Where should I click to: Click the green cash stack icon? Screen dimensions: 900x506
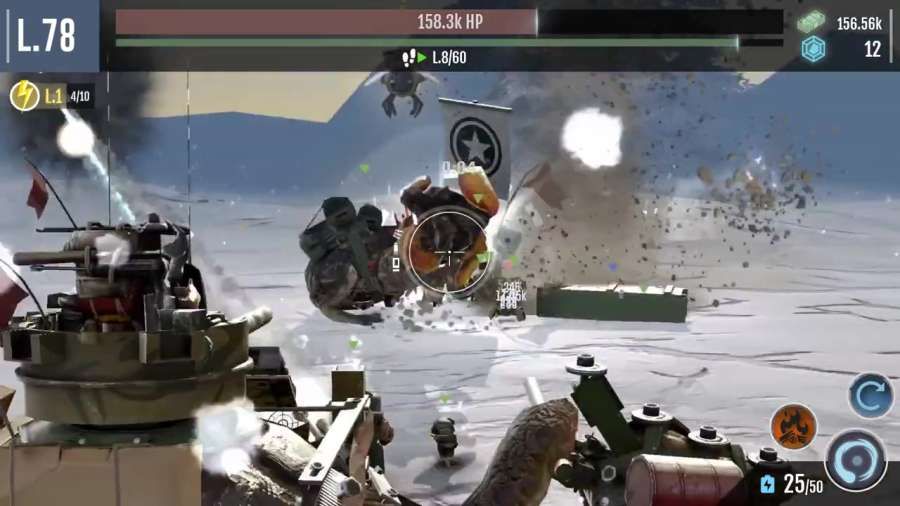[812, 22]
